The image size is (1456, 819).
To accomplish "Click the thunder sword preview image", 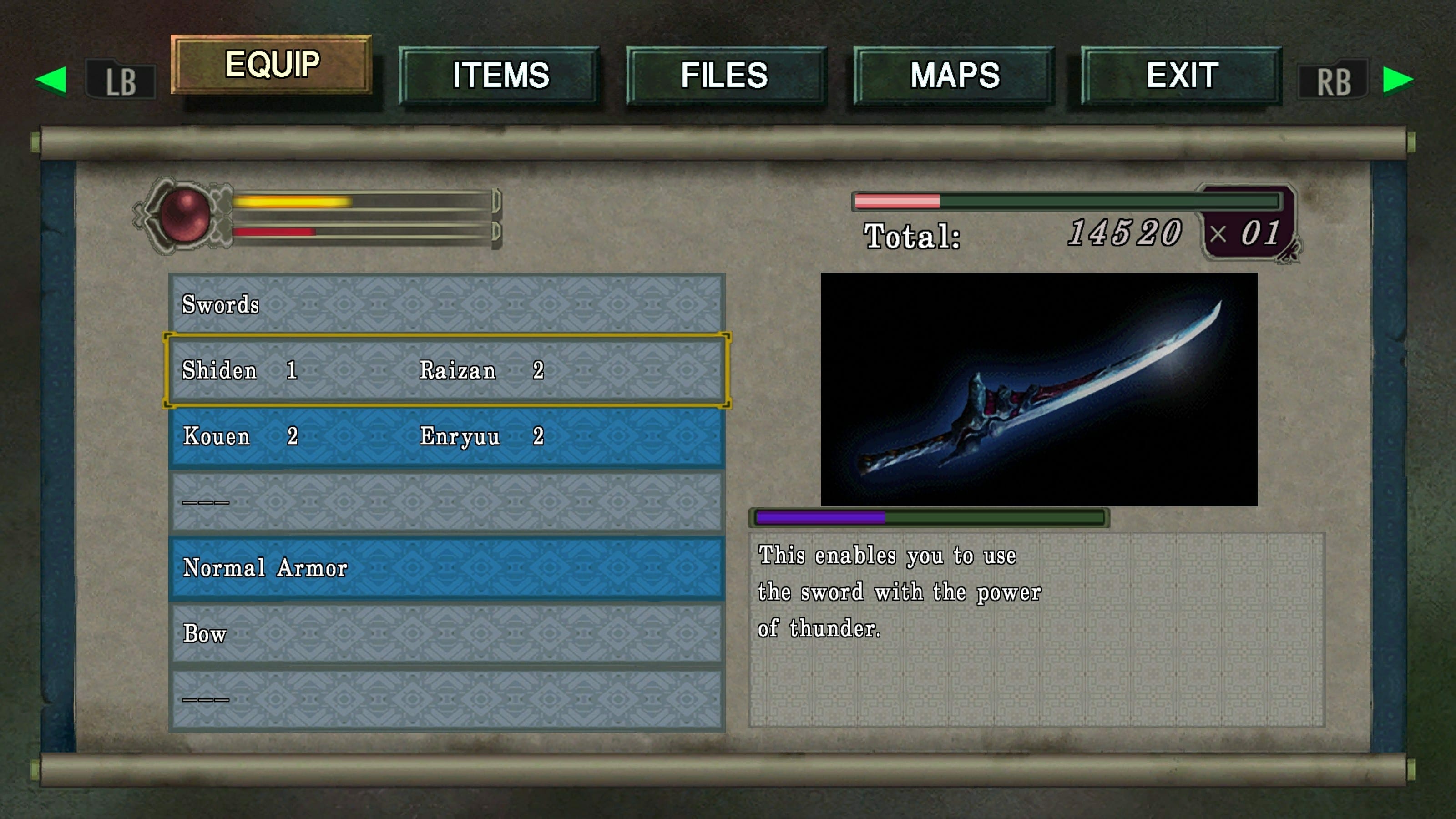I will [1039, 389].
